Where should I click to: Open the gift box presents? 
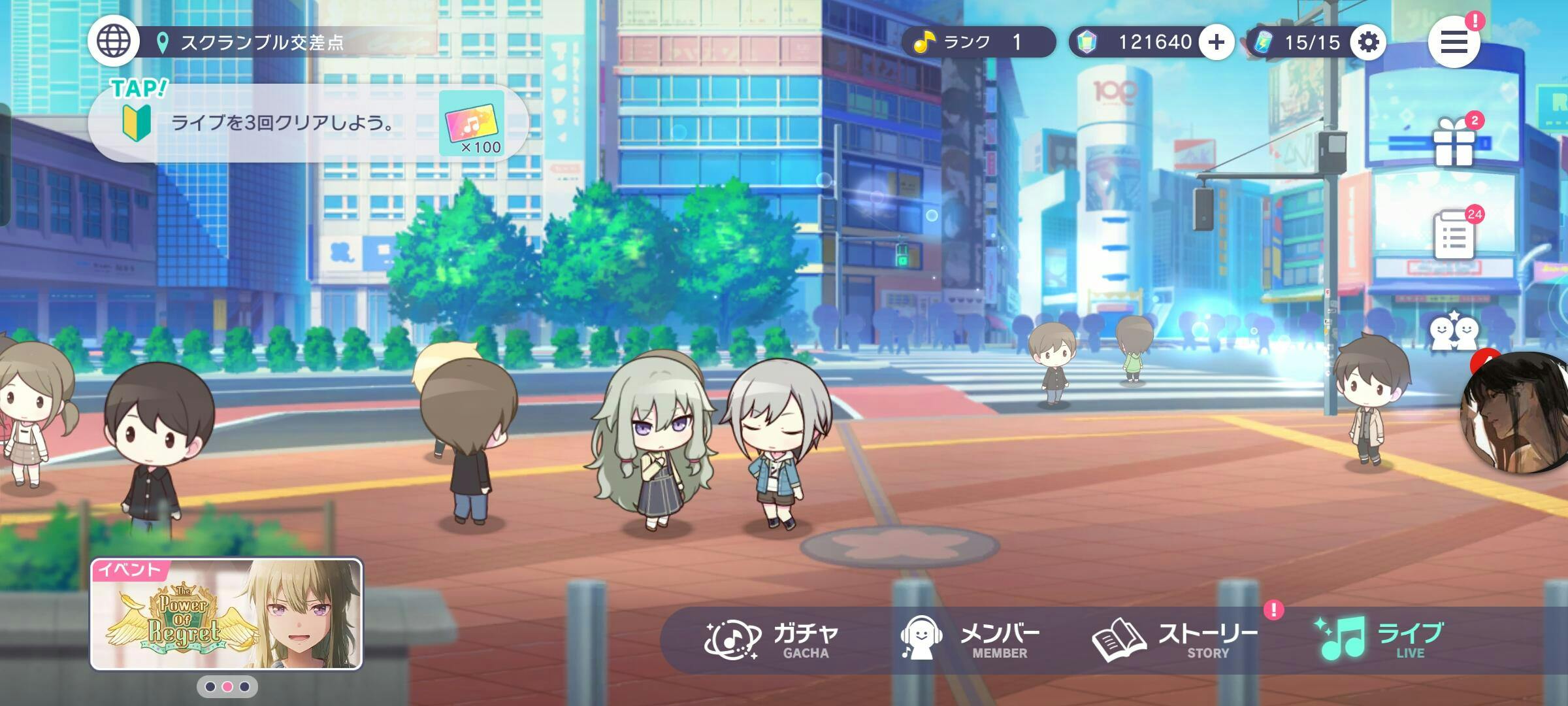click(x=1454, y=143)
